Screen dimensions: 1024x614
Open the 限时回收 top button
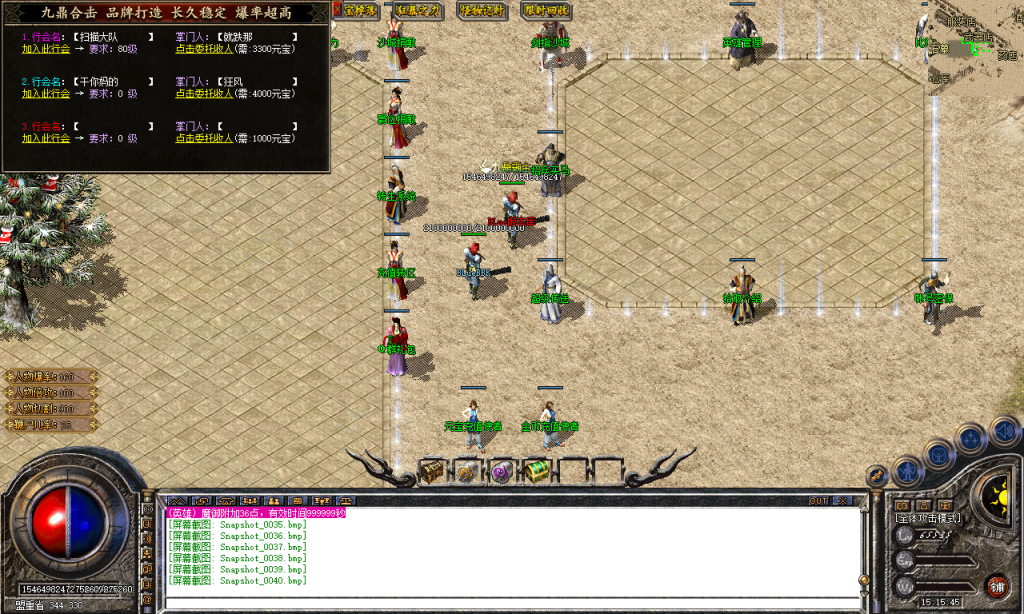coord(545,10)
